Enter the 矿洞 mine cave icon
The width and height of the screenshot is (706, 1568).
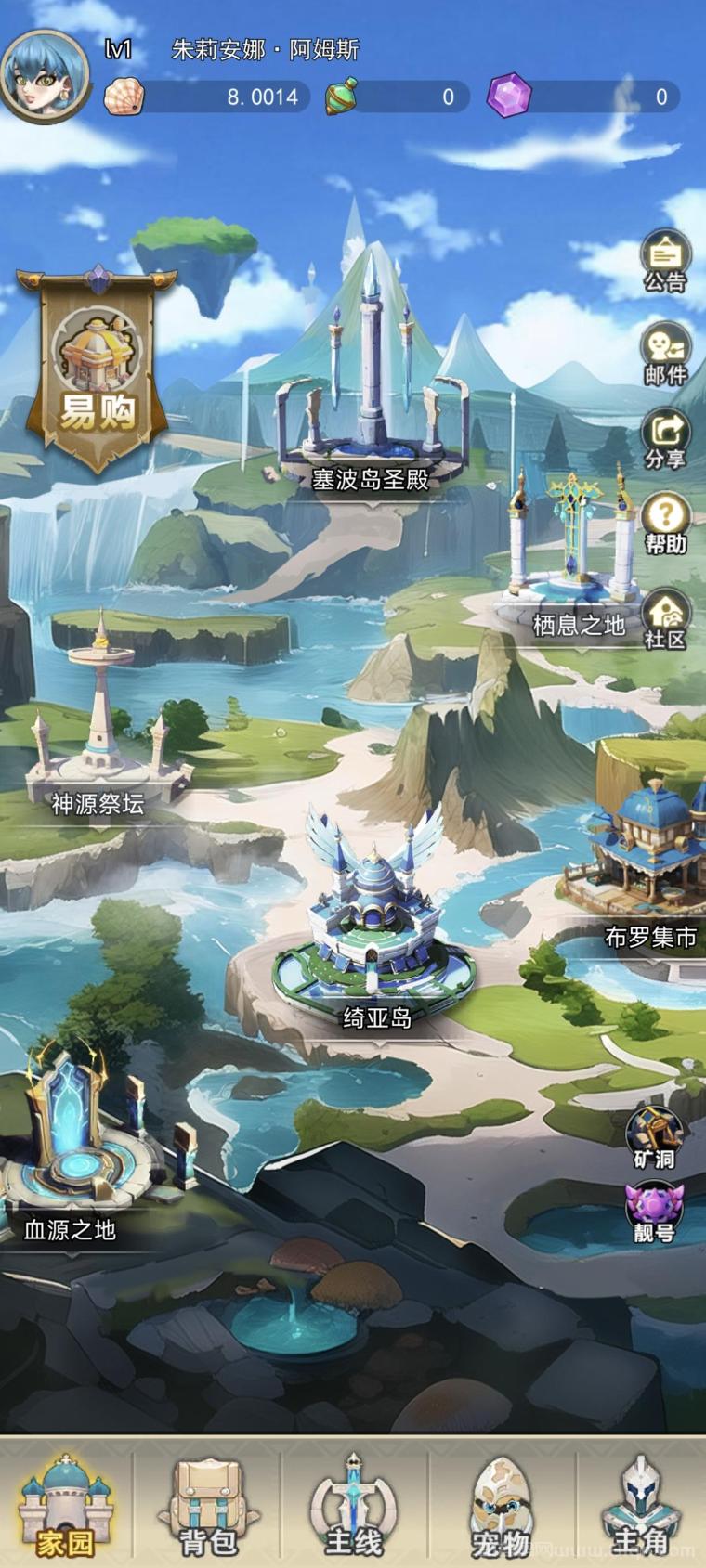(x=654, y=1136)
